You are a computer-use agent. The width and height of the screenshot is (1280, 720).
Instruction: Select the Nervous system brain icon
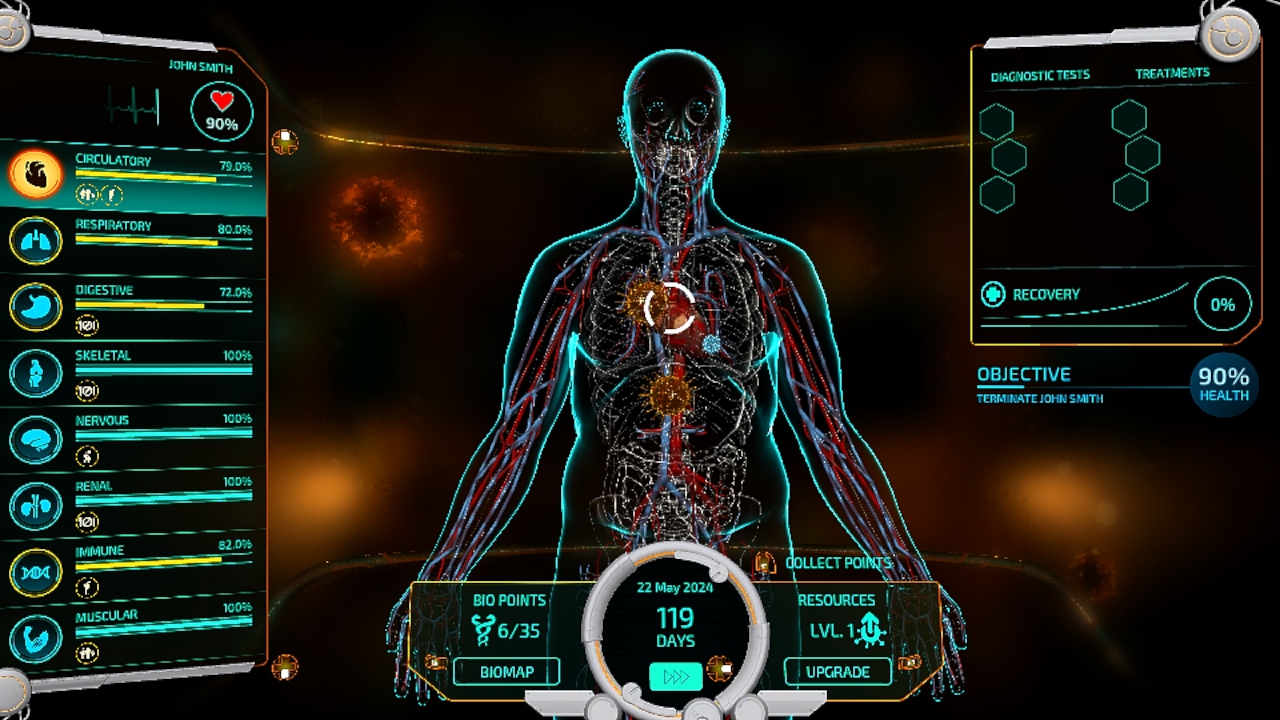click(x=36, y=439)
